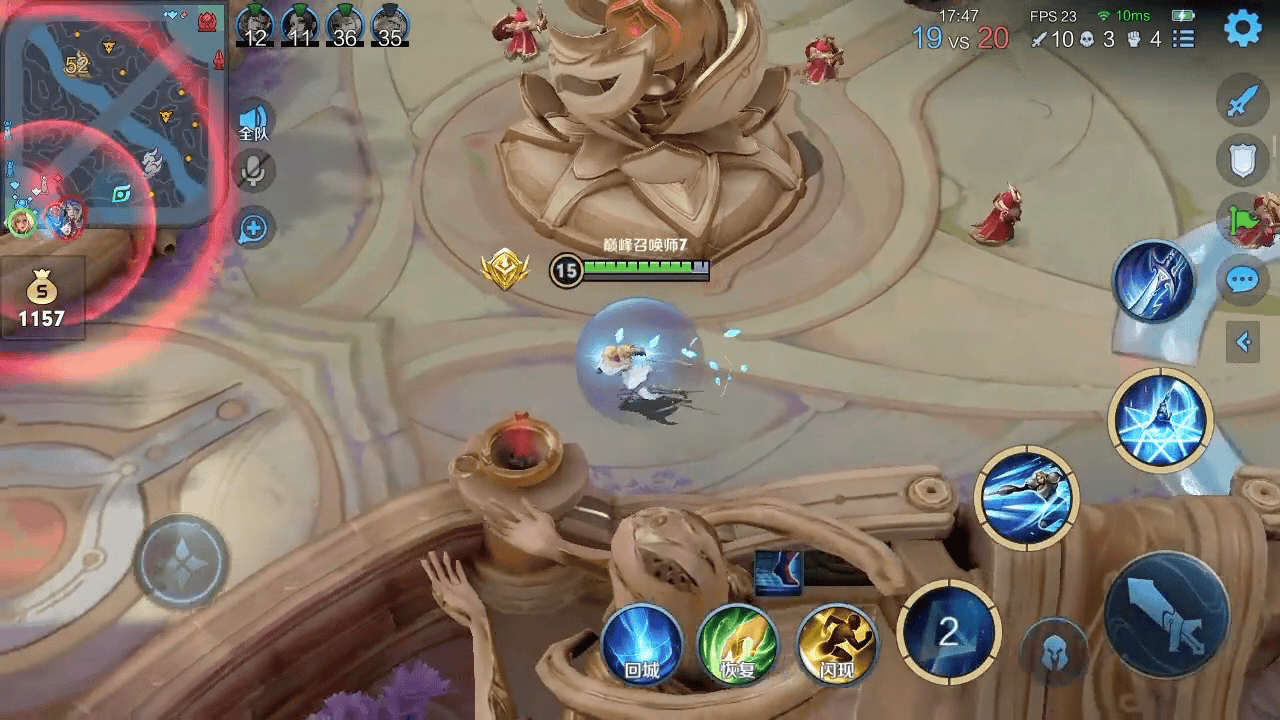Cast the 闪现 flash summoner spell

pyautogui.click(x=836, y=643)
